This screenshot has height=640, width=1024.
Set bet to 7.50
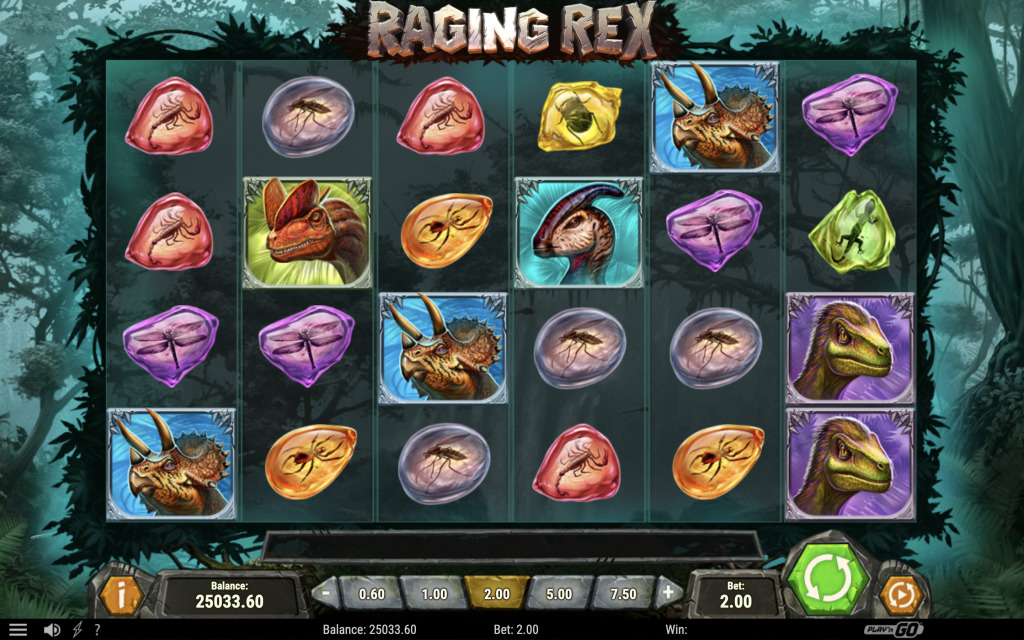pyautogui.click(x=623, y=593)
